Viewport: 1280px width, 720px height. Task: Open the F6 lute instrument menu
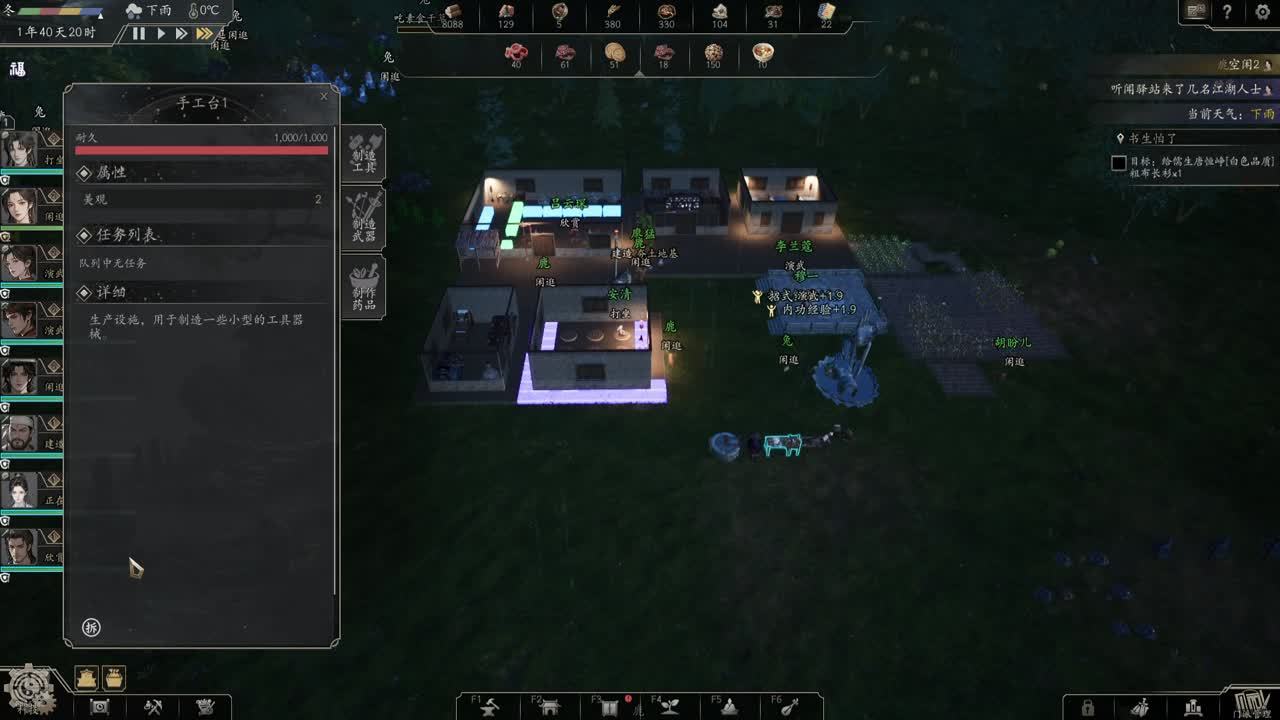coord(790,707)
